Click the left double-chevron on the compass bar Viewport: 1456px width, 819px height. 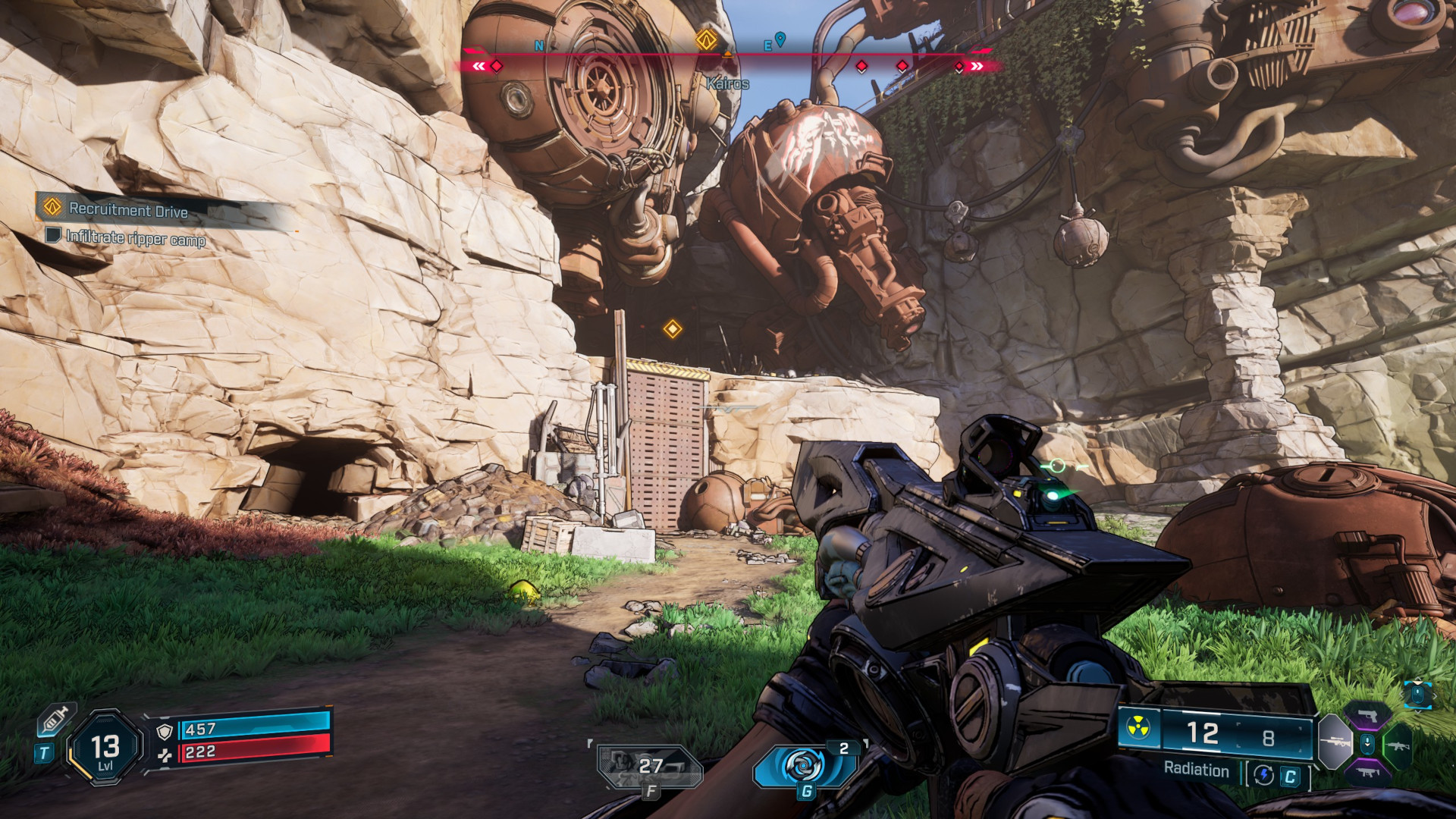[x=478, y=65]
